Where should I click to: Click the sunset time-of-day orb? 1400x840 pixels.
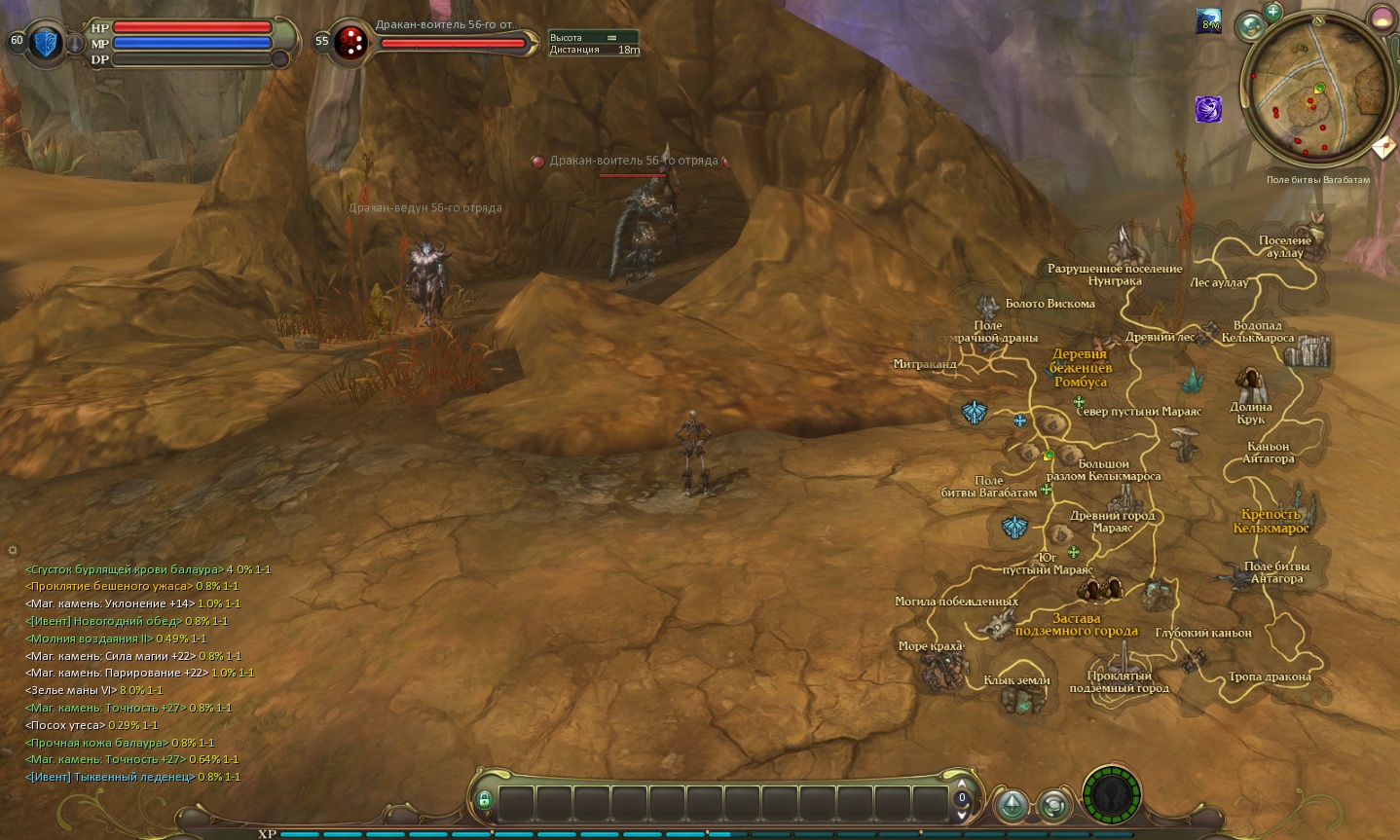pyautogui.click(x=1382, y=18)
